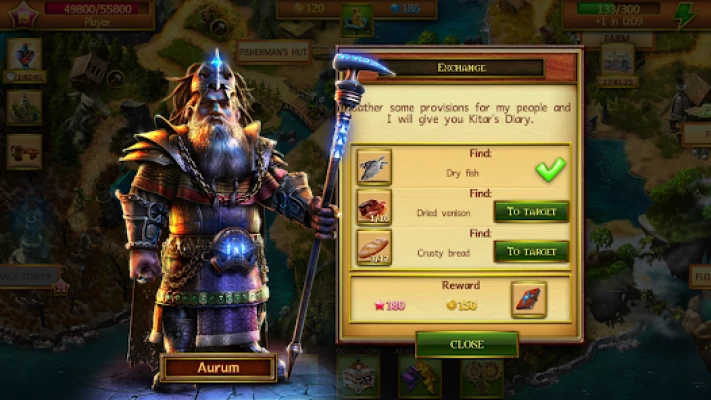Inspect the Kitar's Diary reward icon
This screenshot has height=400, width=711.
coord(528,299)
